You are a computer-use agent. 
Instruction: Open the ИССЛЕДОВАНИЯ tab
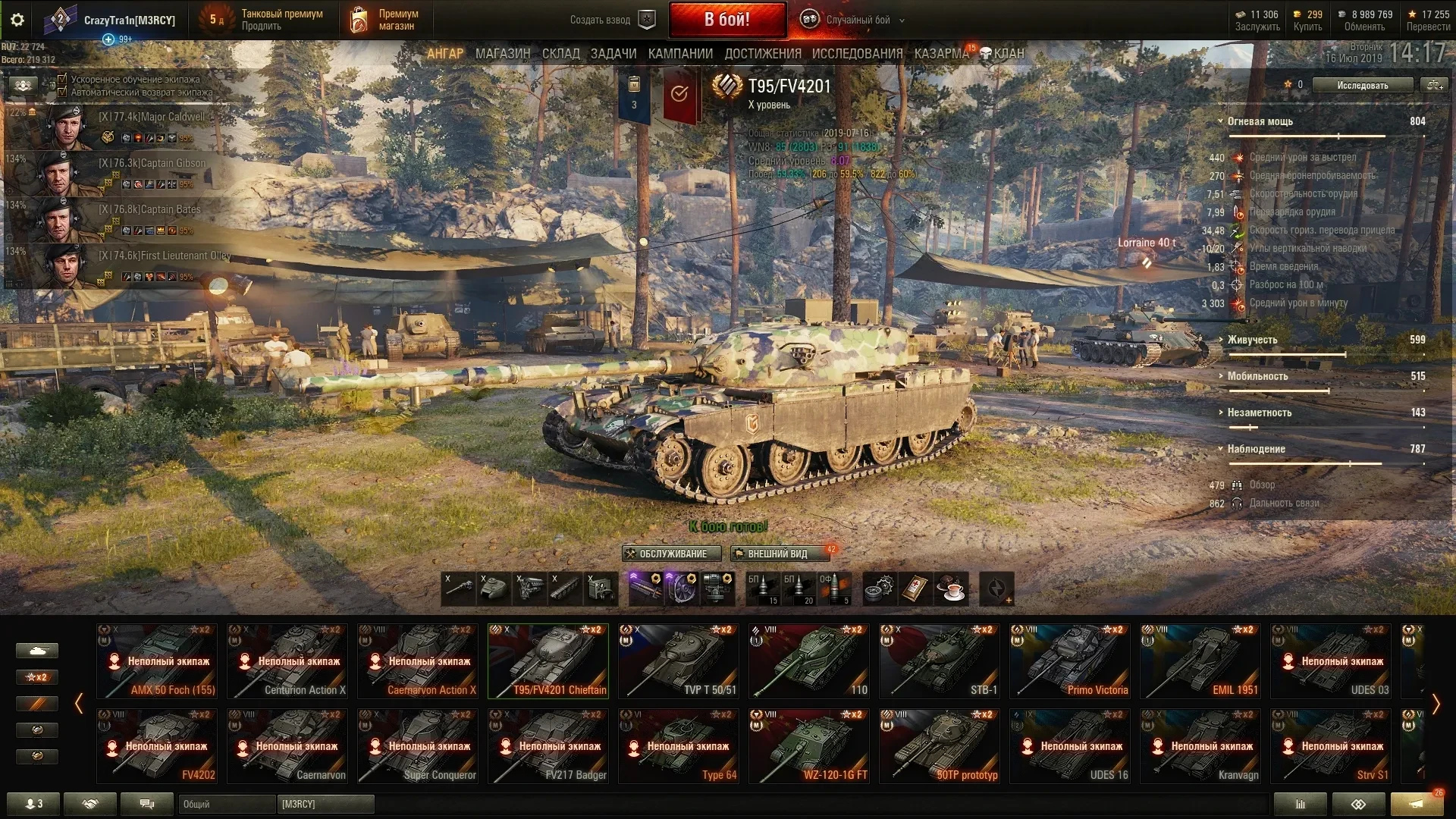point(857,54)
